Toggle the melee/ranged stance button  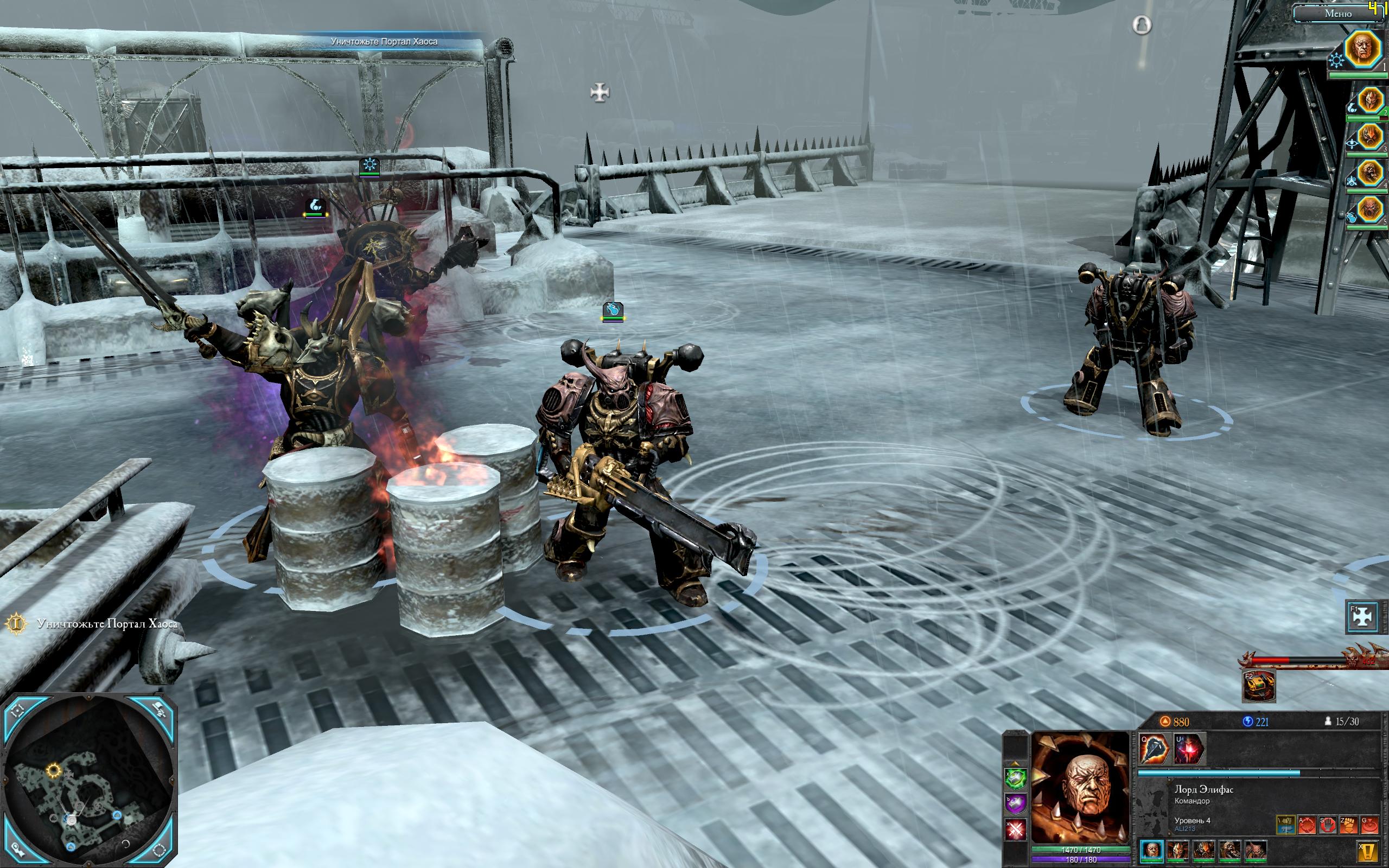coord(1285,825)
